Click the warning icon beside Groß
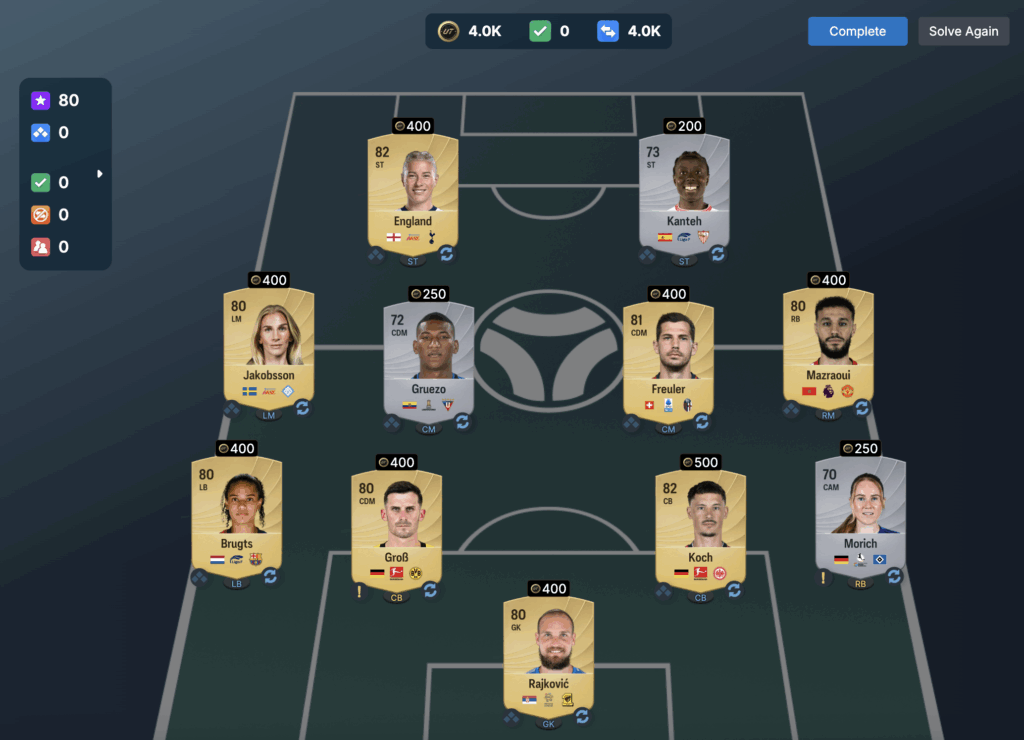This screenshot has height=740, width=1024. click(x=359, y=591)
